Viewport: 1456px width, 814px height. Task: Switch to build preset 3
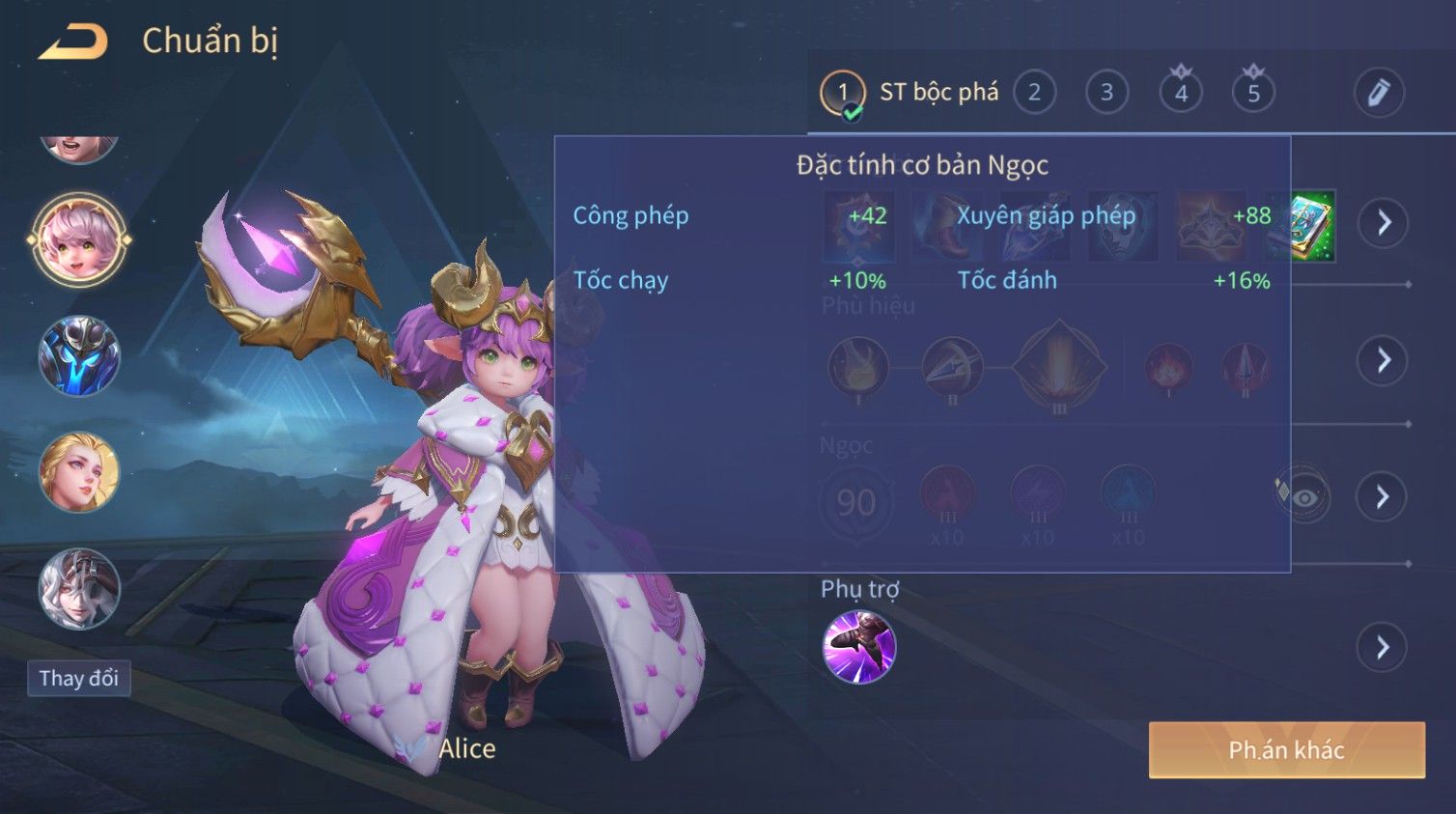click(x=1106, y=93)
